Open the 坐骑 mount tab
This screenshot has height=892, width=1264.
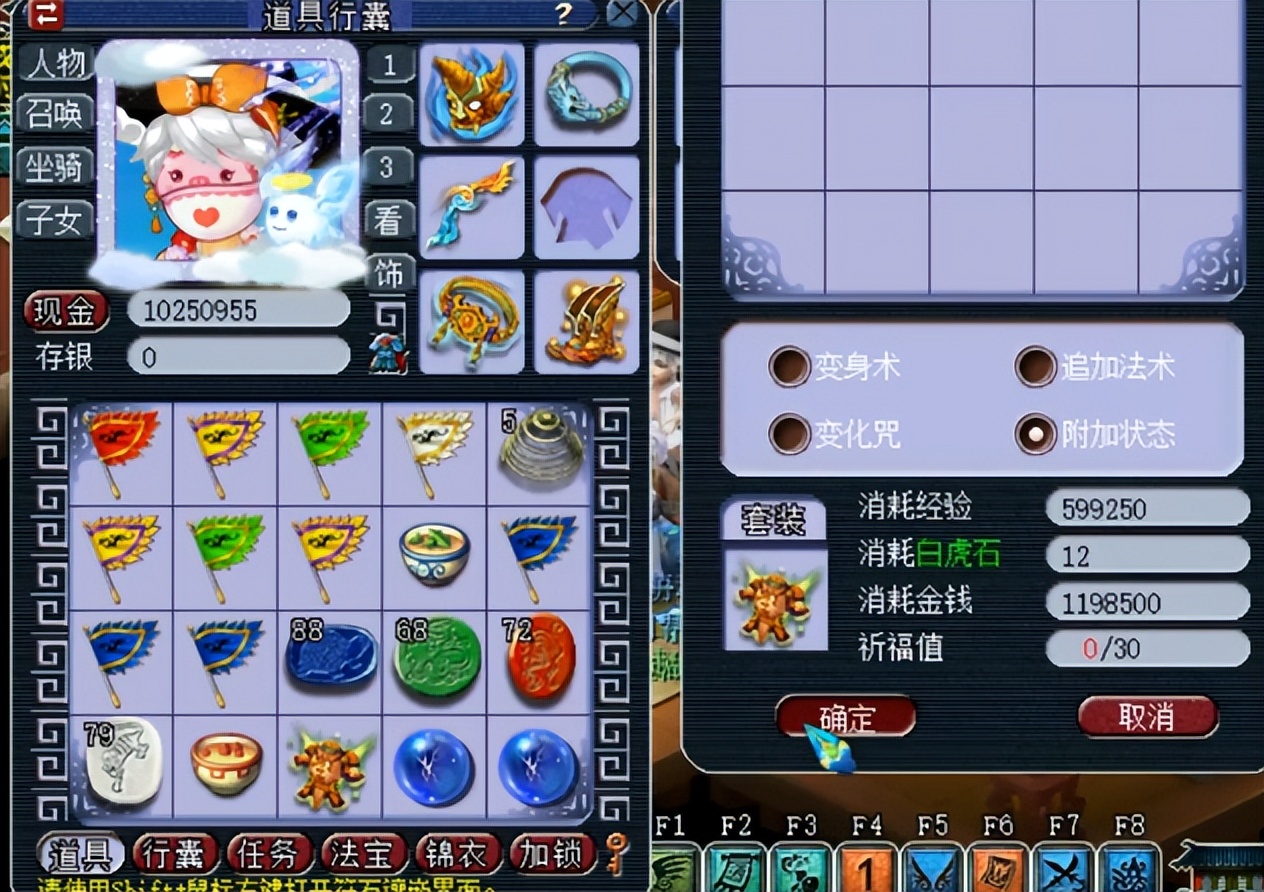pos(56,167)
